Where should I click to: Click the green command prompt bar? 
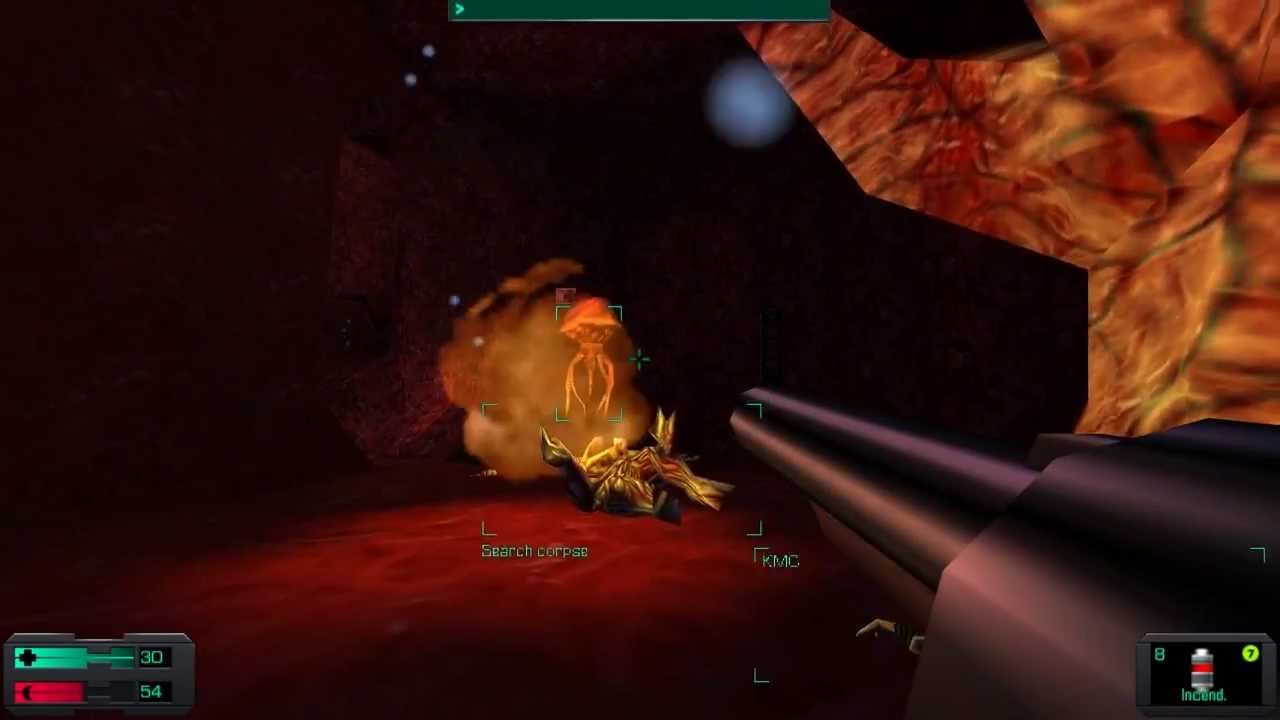638,10
